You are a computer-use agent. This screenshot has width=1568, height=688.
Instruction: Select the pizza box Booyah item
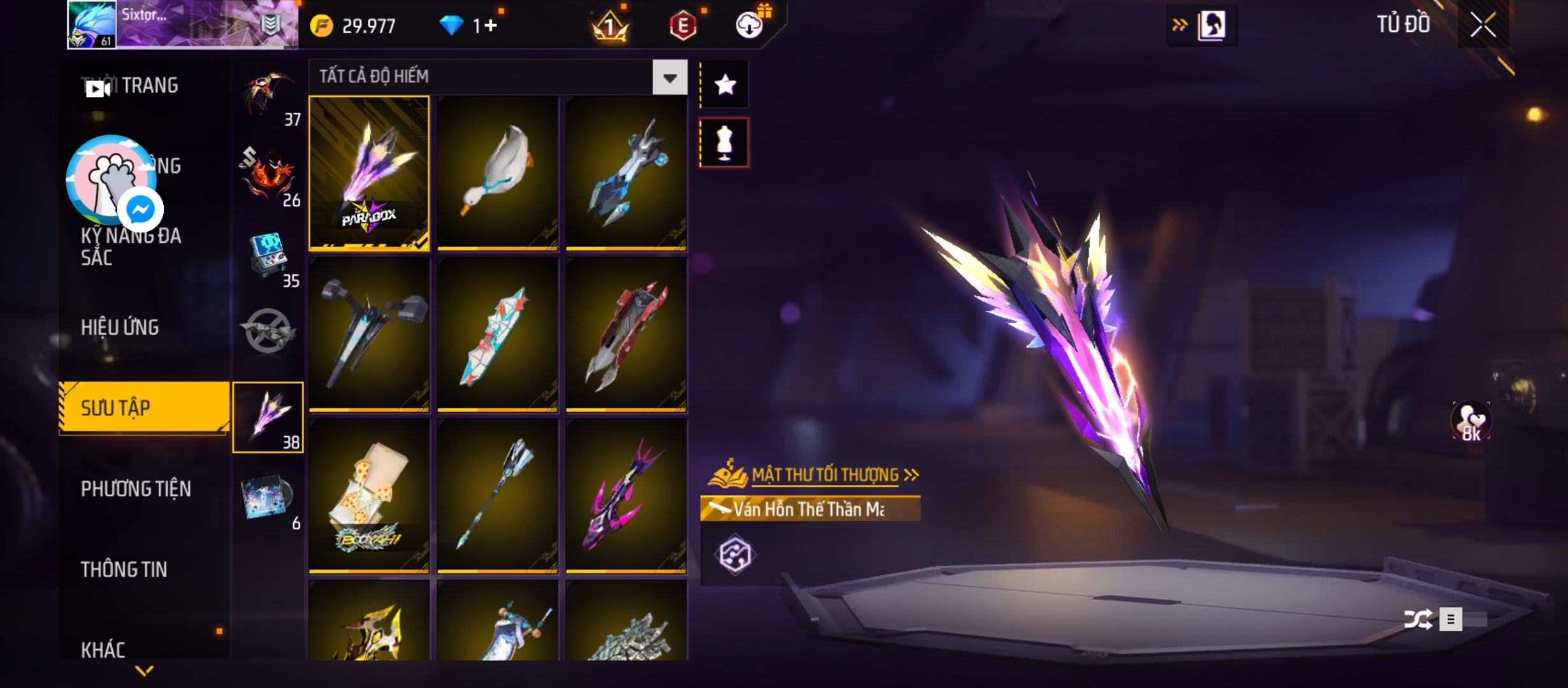(x=369, y=496)
